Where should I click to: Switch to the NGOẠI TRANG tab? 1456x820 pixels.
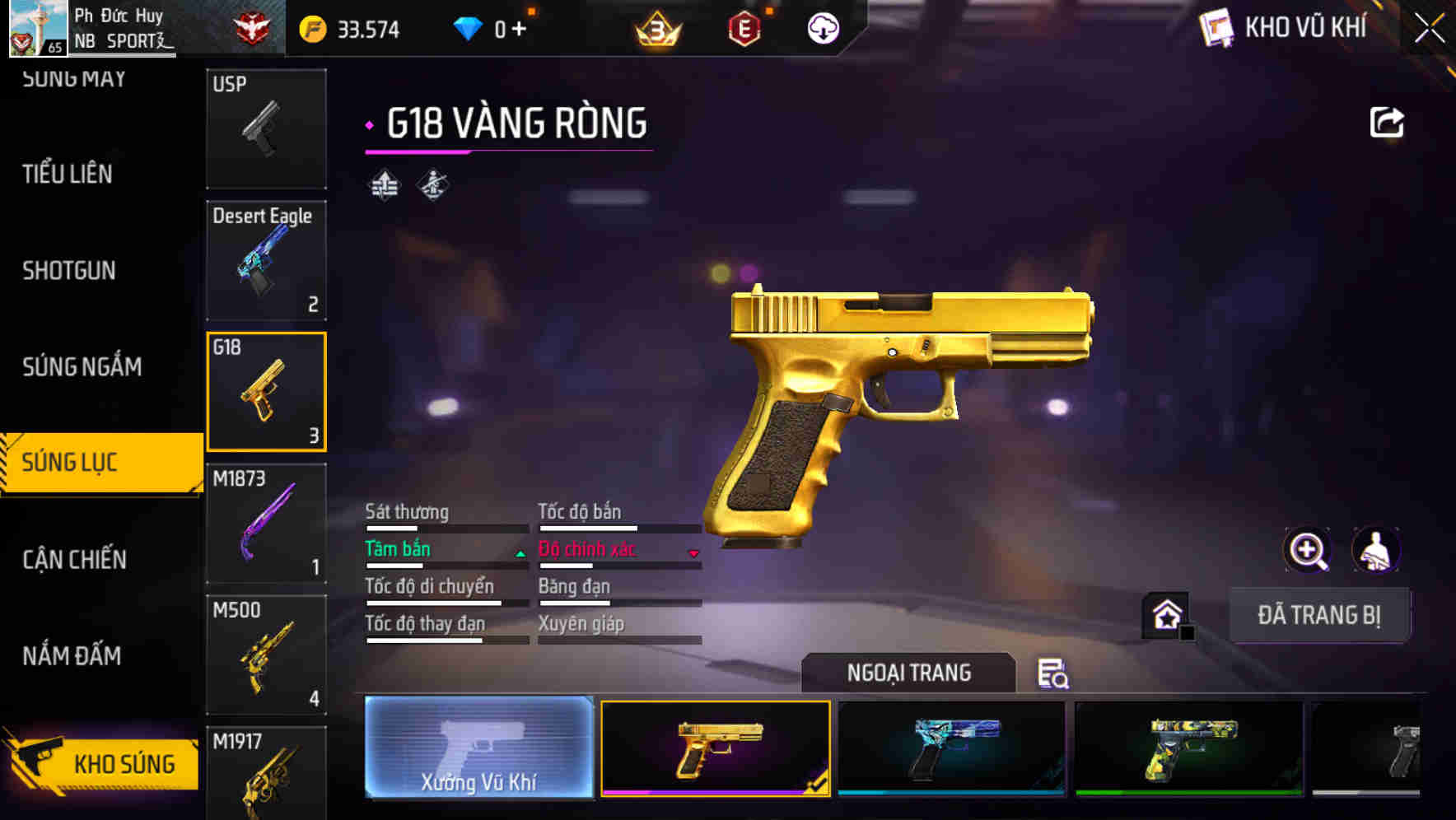(908, 673)
